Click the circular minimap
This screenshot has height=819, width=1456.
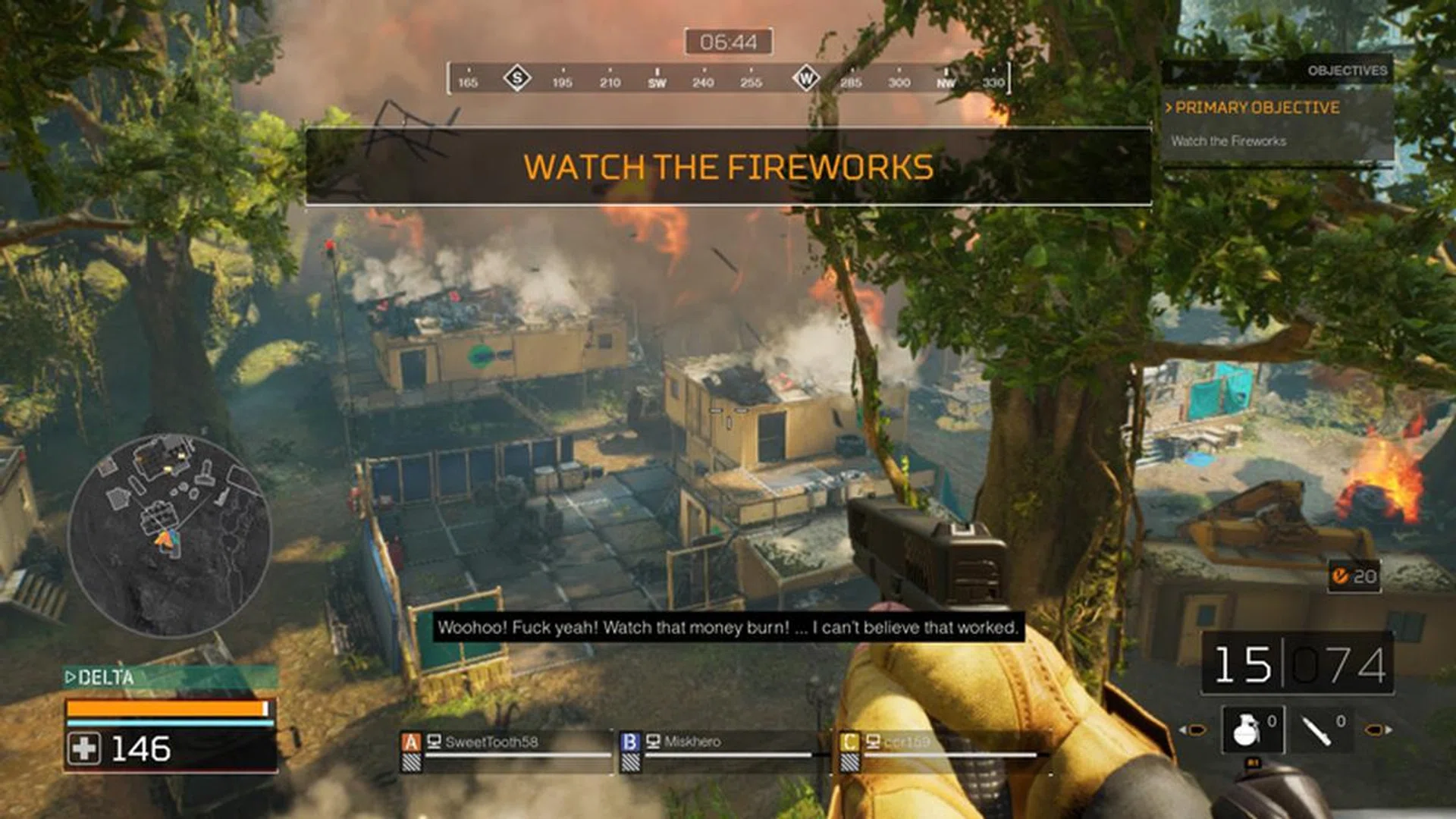point(170,535)
